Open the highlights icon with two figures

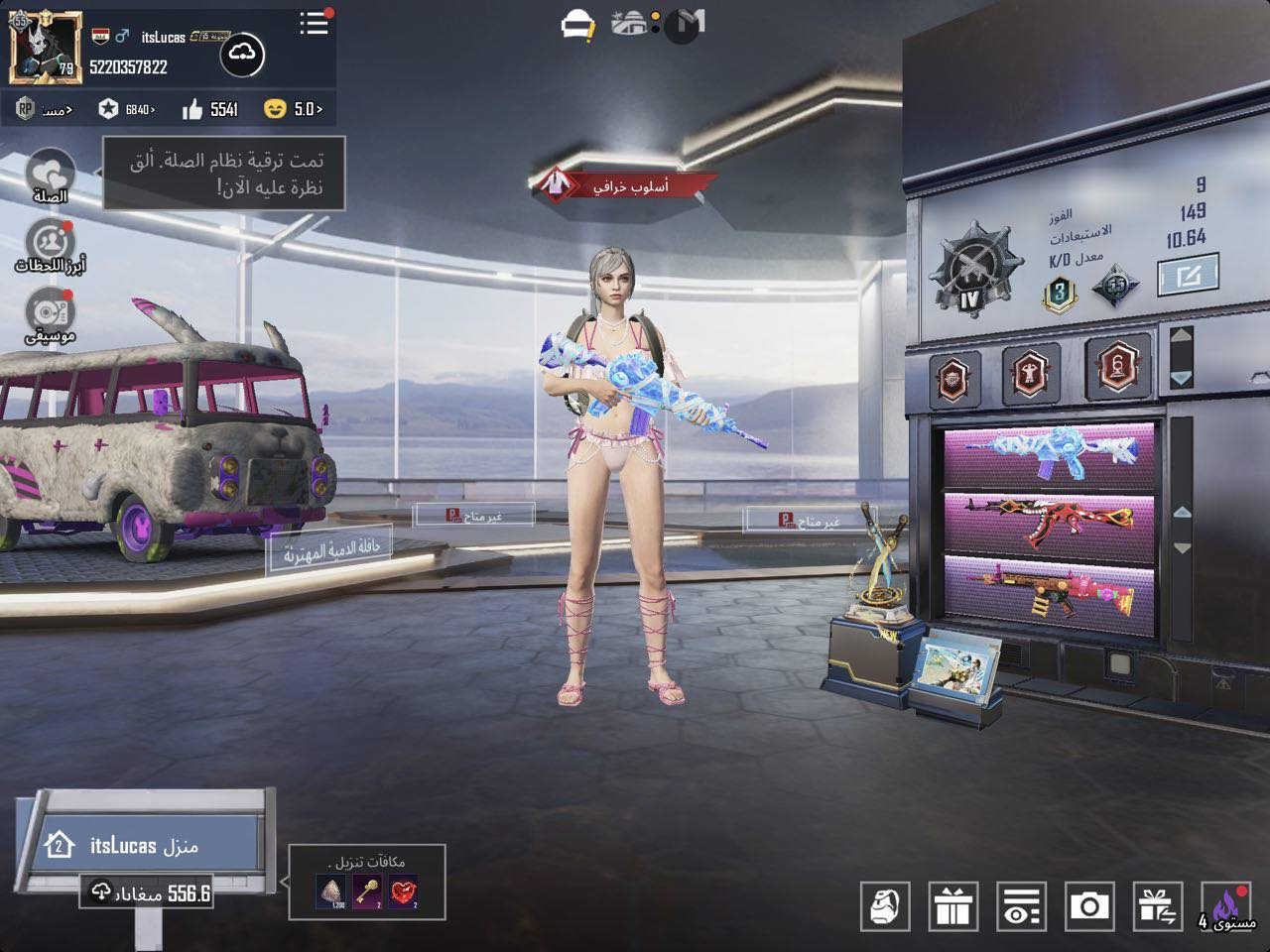[50, 242]
